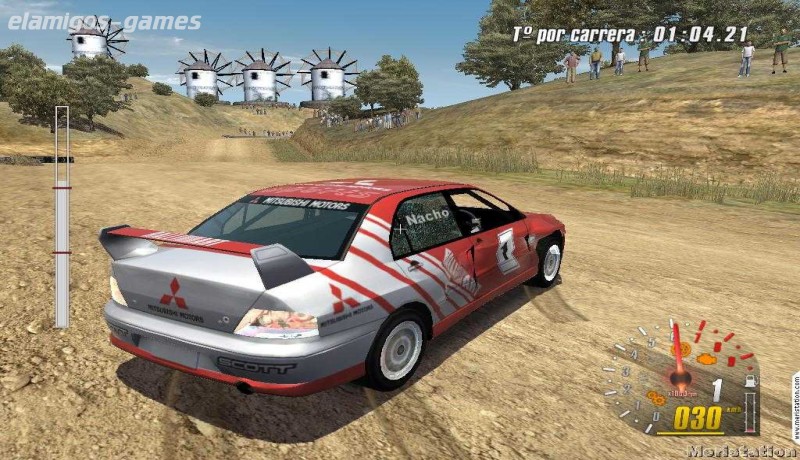
Task: Click the vertical stage progress bar
Action: pyautogui.click(x=62, y=216)
